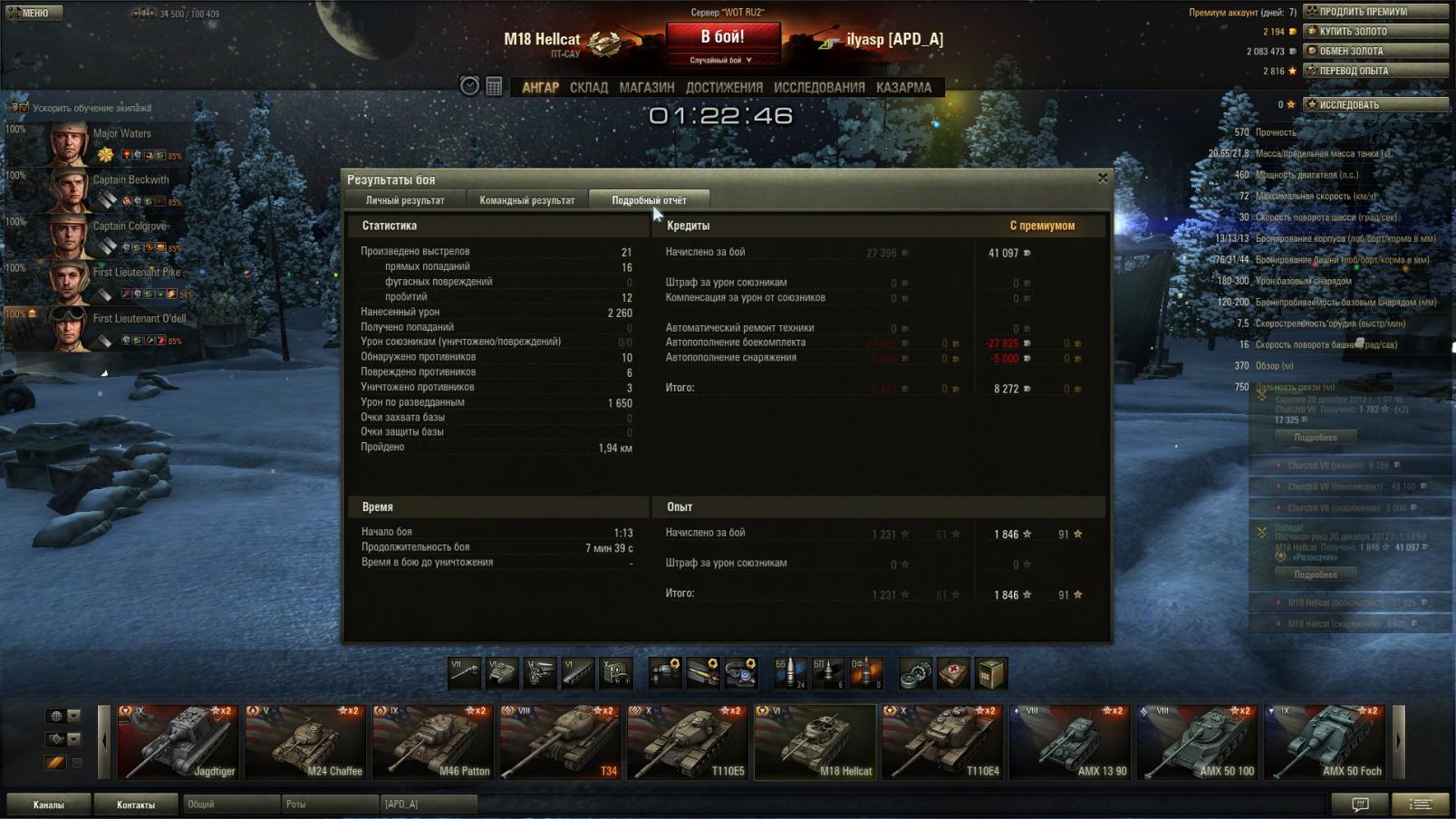Open the Командный результат tab
The height and width of the screenshot is (819, 1456).
[526, 200]
